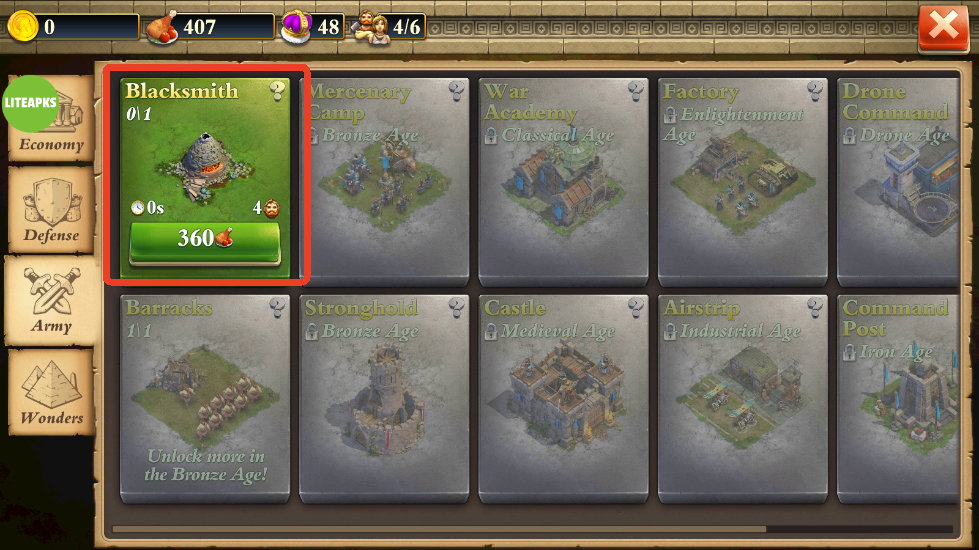
Task: Open help for the Castle card
Action: pyautogui.click(x=637, y=307)
